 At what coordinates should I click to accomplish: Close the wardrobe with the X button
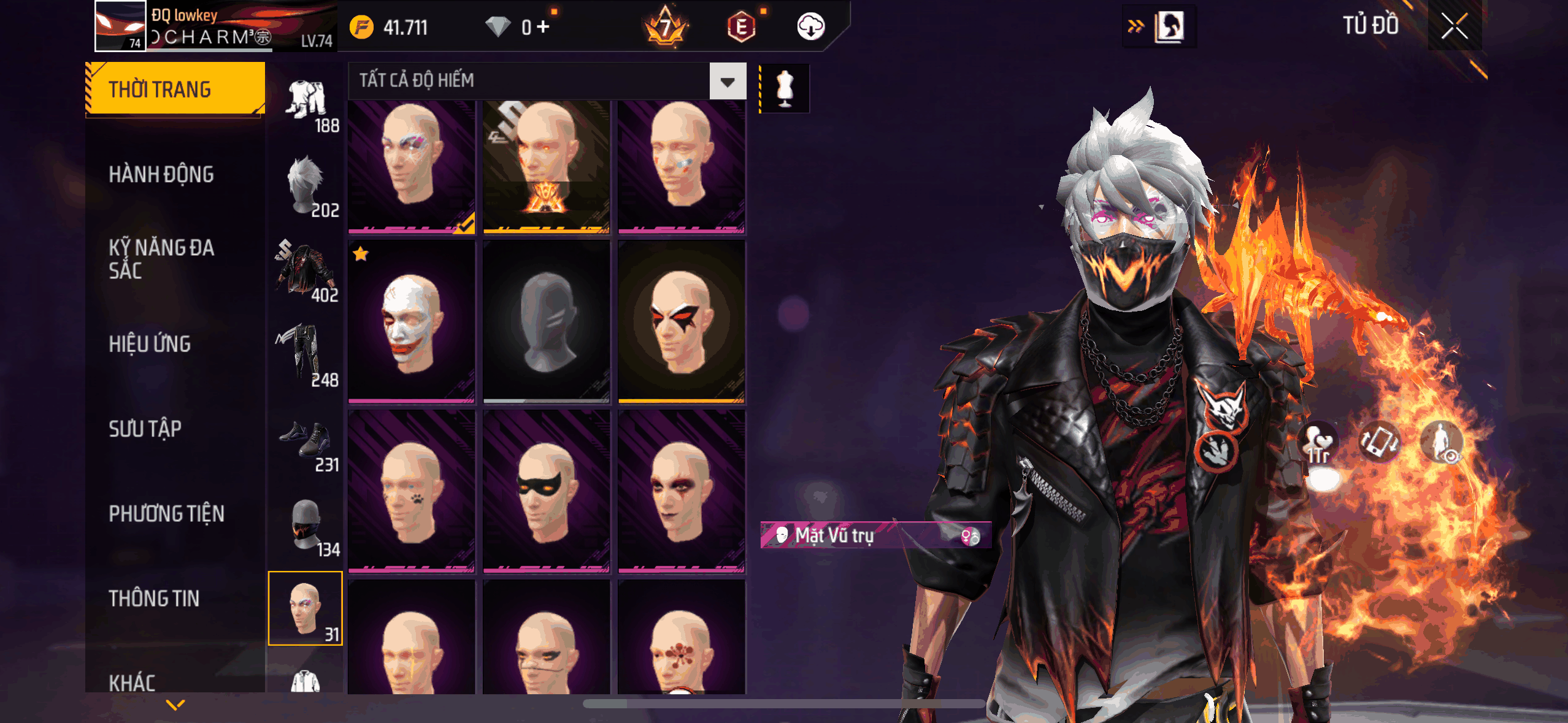pos(1454,26)
